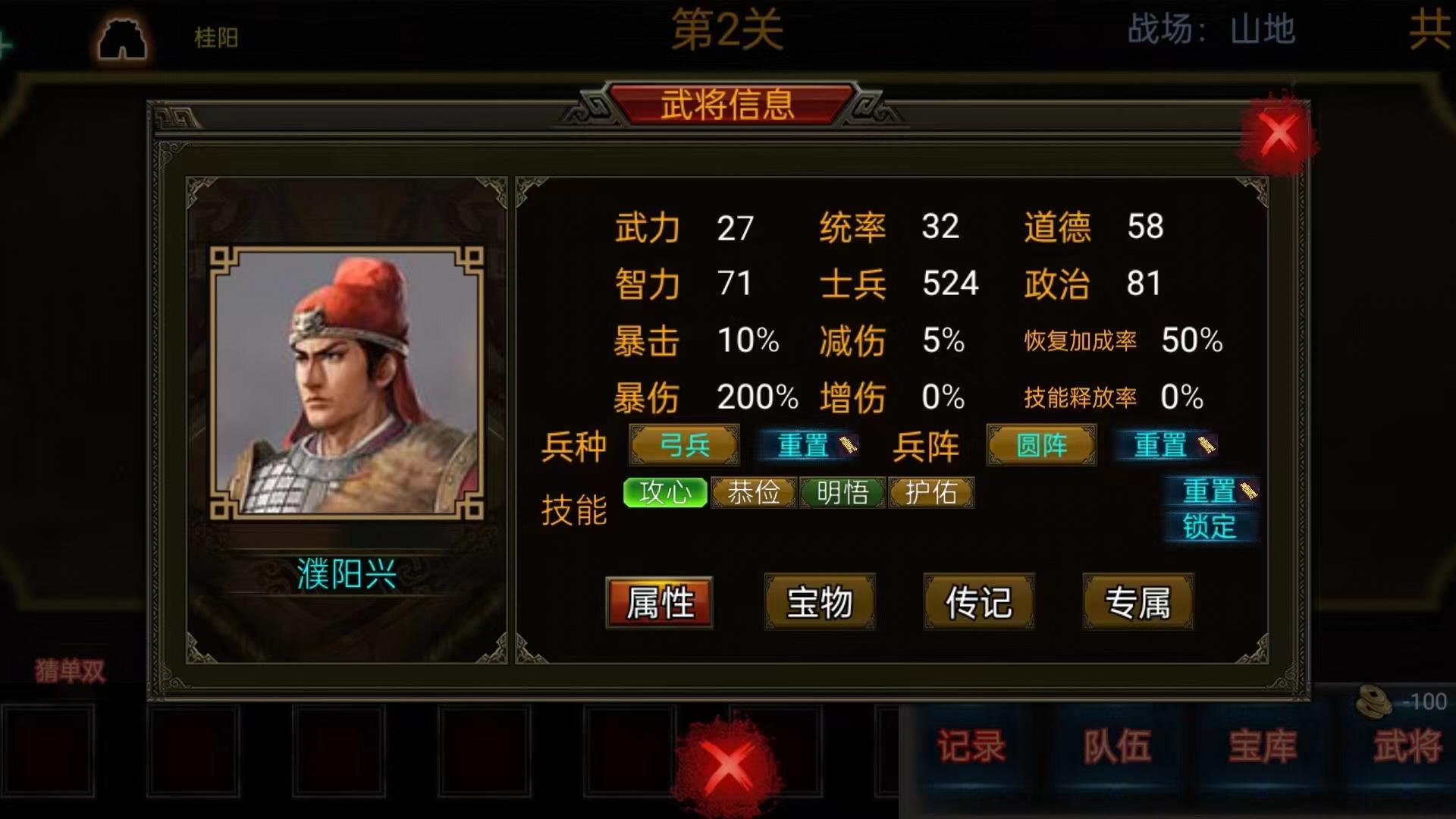Lock skills with the 锁定 button
This screenshot has width=1456, height=819.
[1210, 526]
